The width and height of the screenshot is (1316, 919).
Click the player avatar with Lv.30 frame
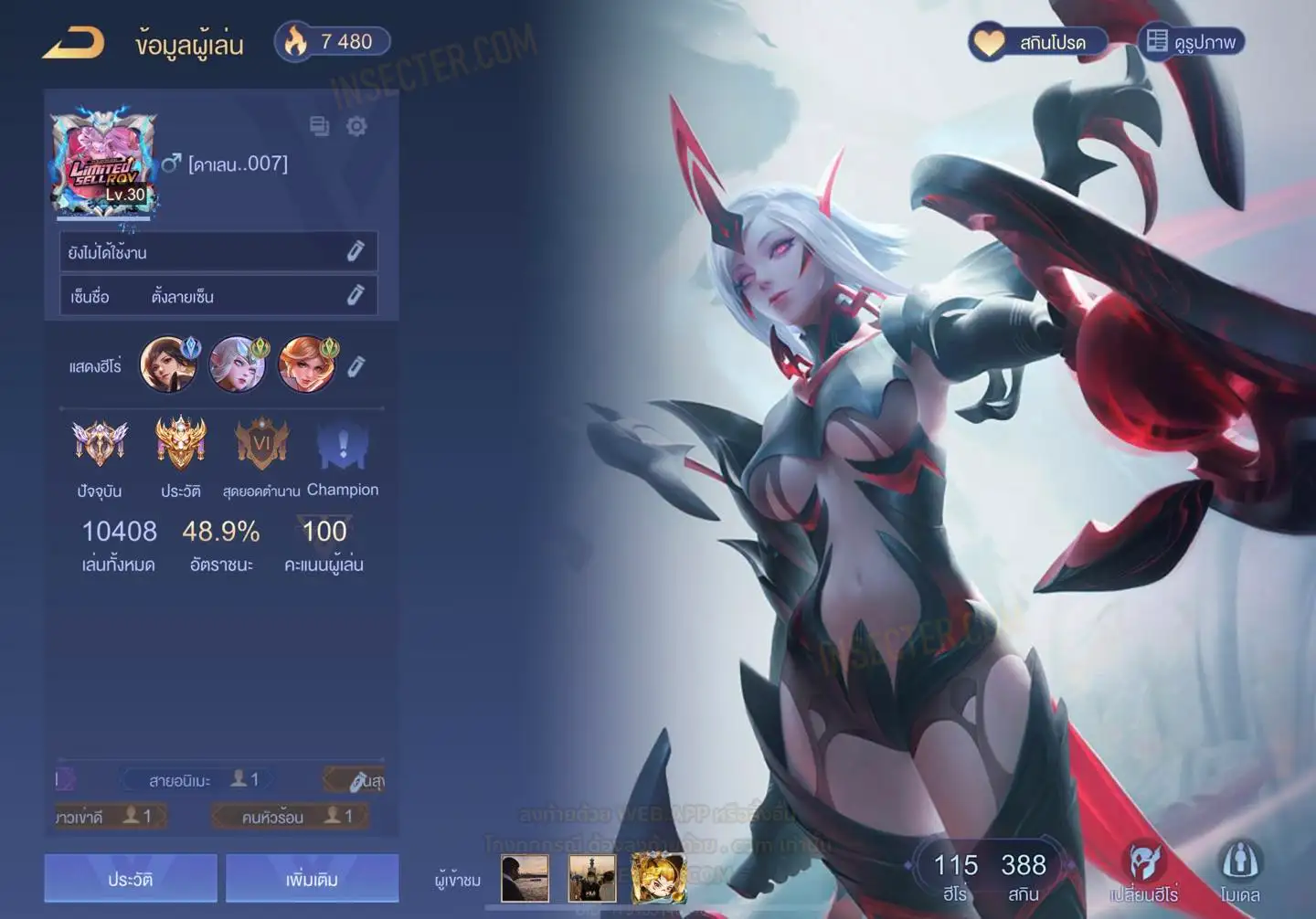(x=103, y=164)
